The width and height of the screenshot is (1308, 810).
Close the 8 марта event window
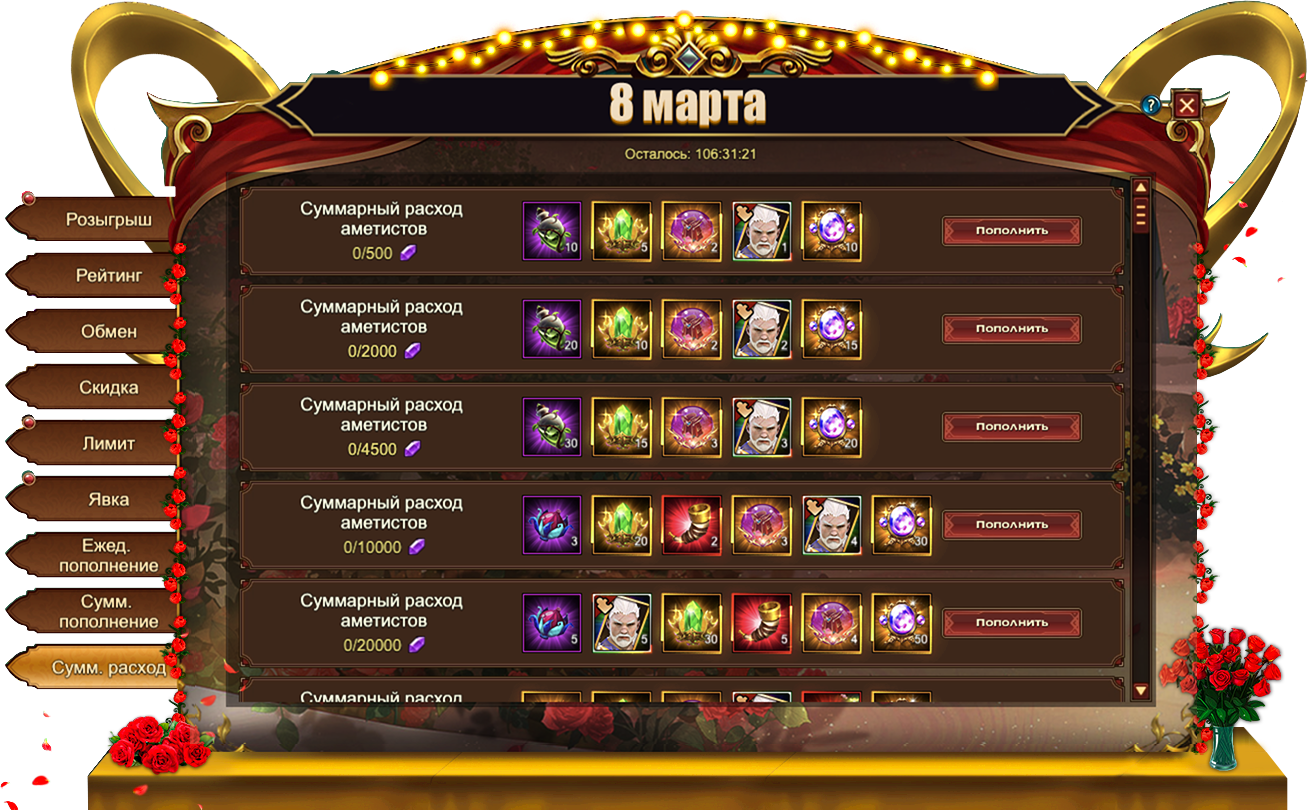1186,105
